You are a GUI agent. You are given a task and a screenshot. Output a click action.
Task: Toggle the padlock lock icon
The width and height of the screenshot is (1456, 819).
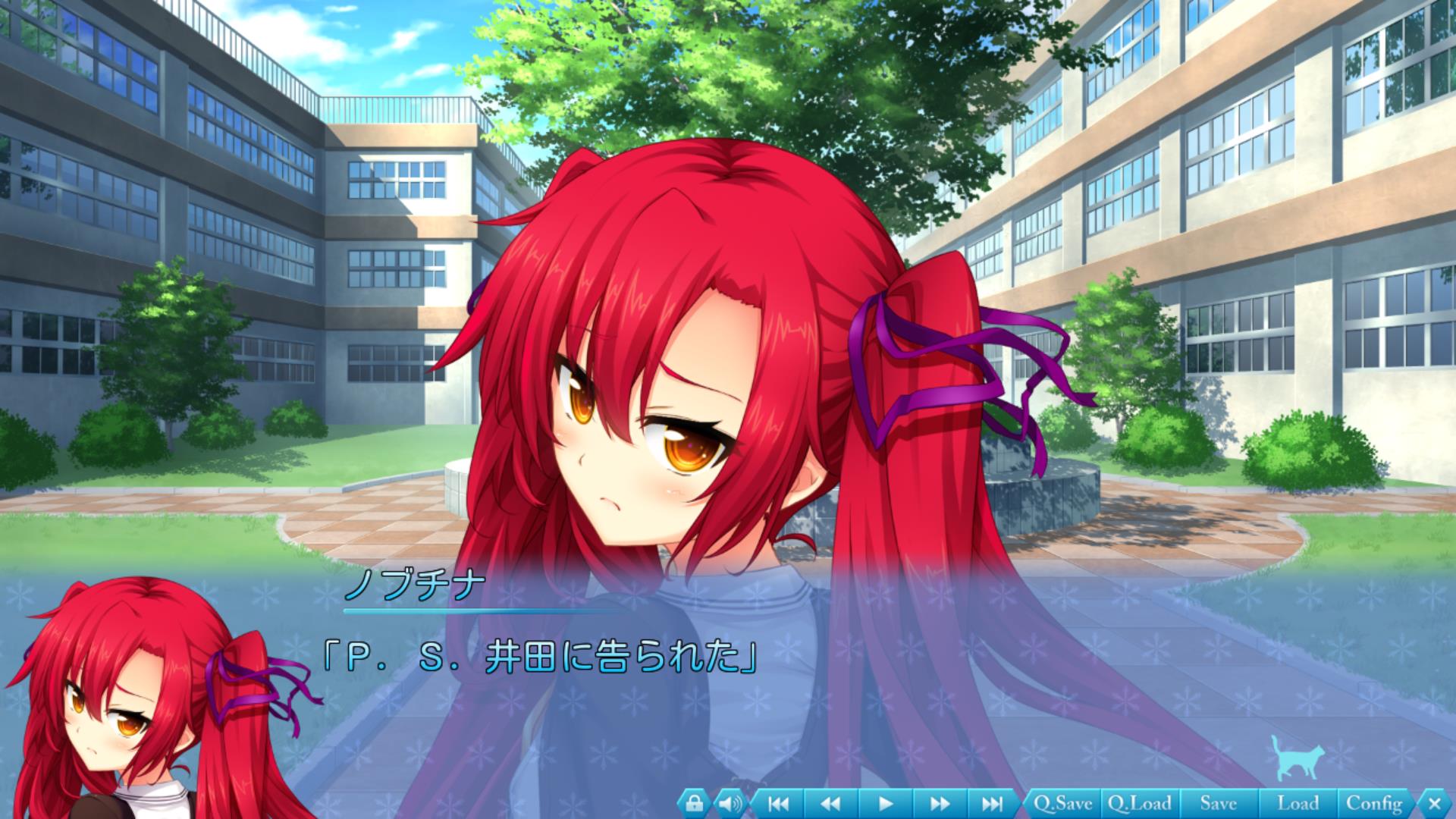(x=694, y=803)
